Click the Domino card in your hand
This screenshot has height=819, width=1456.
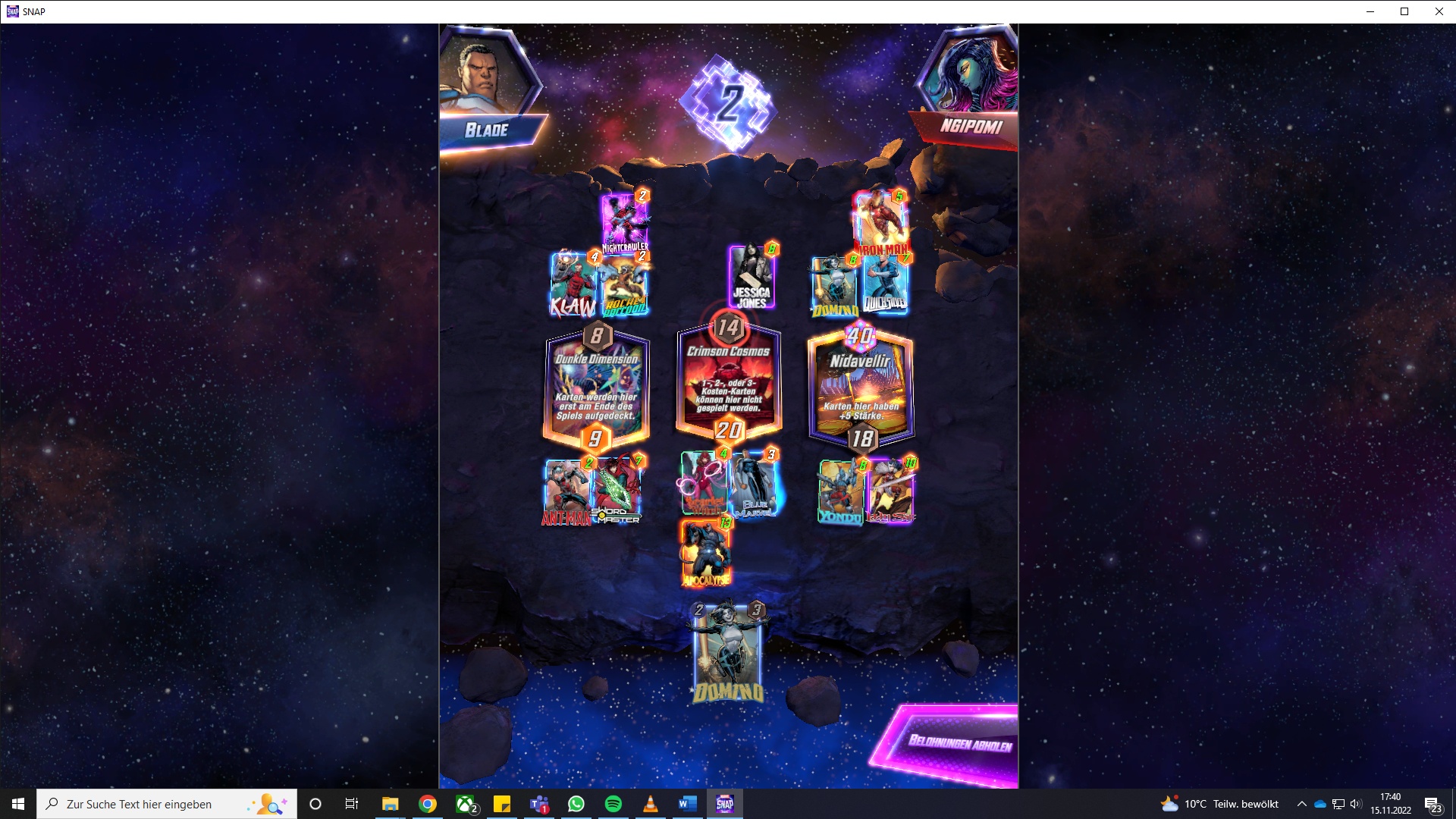pos(726,652)
